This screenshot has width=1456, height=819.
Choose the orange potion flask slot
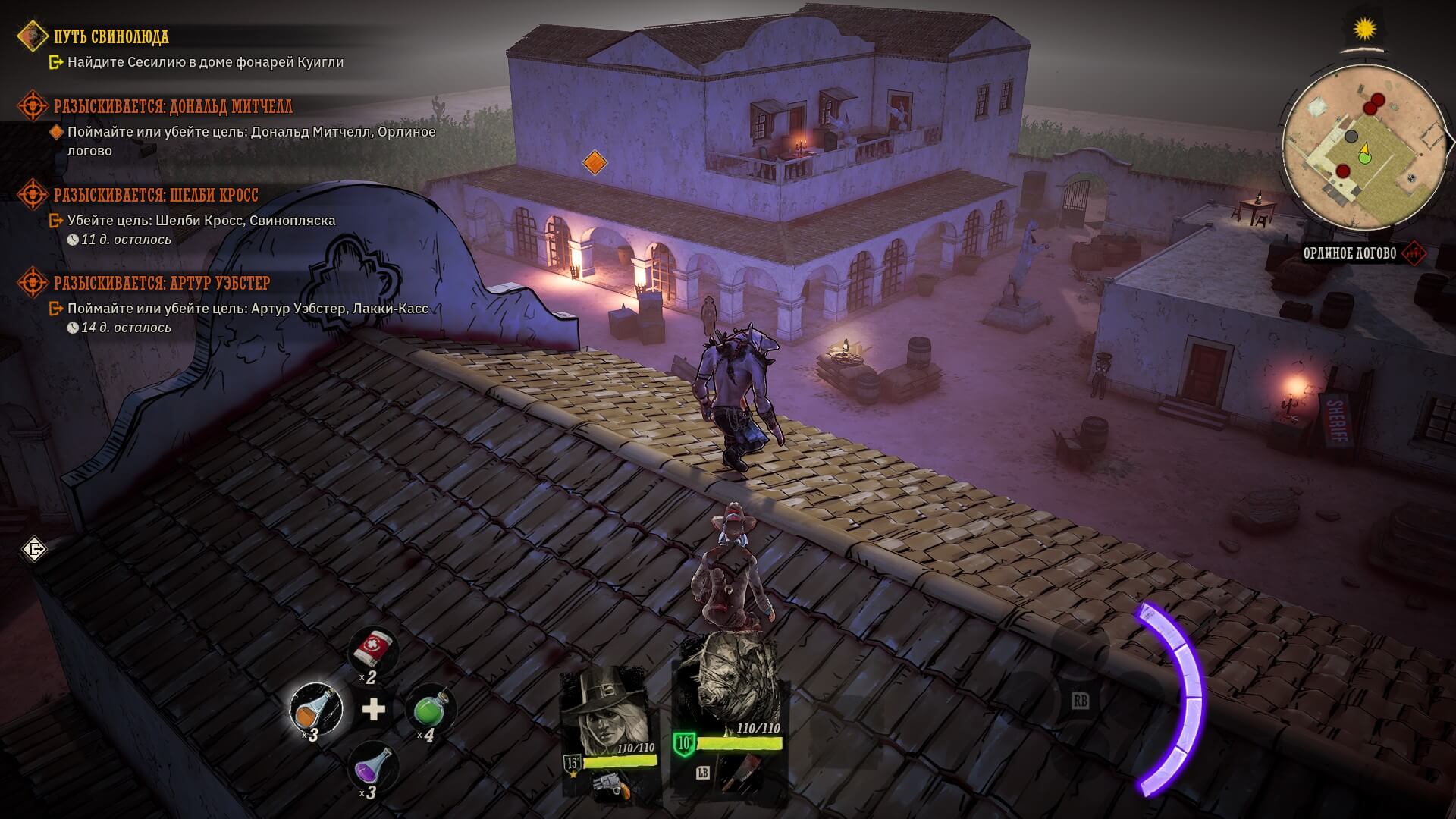point(315,708)
